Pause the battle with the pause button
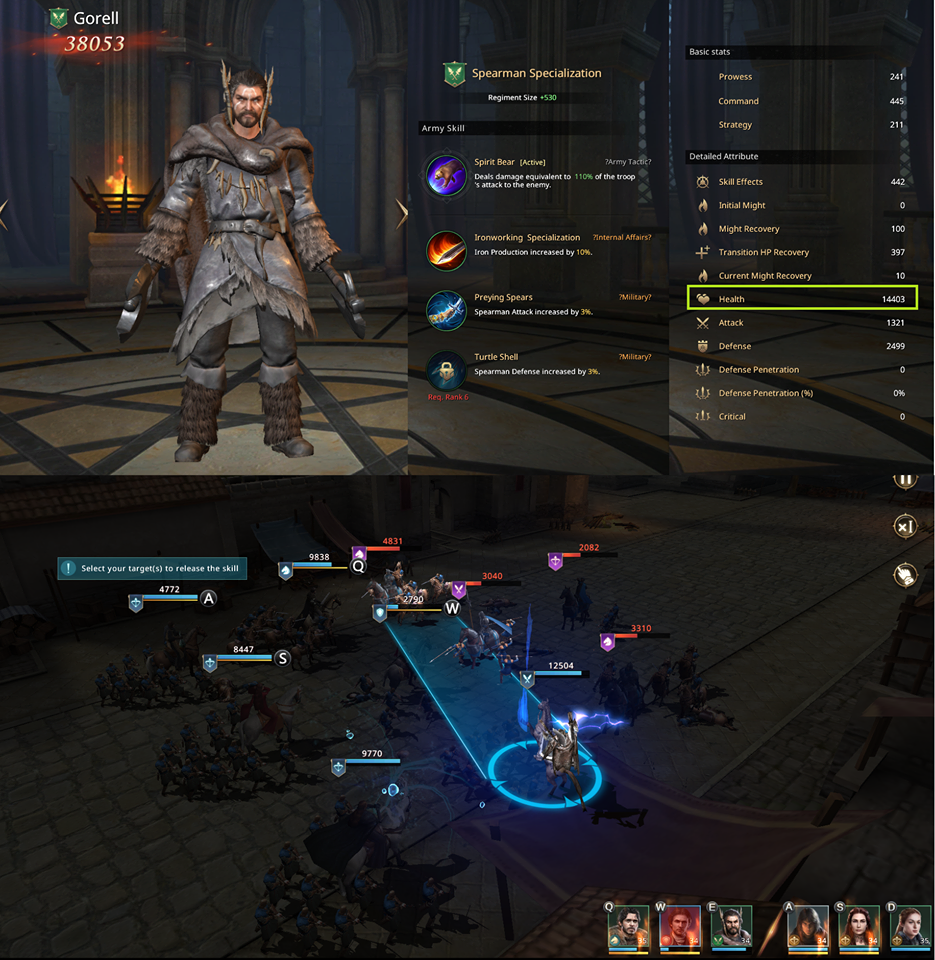 tap(905, 479)
